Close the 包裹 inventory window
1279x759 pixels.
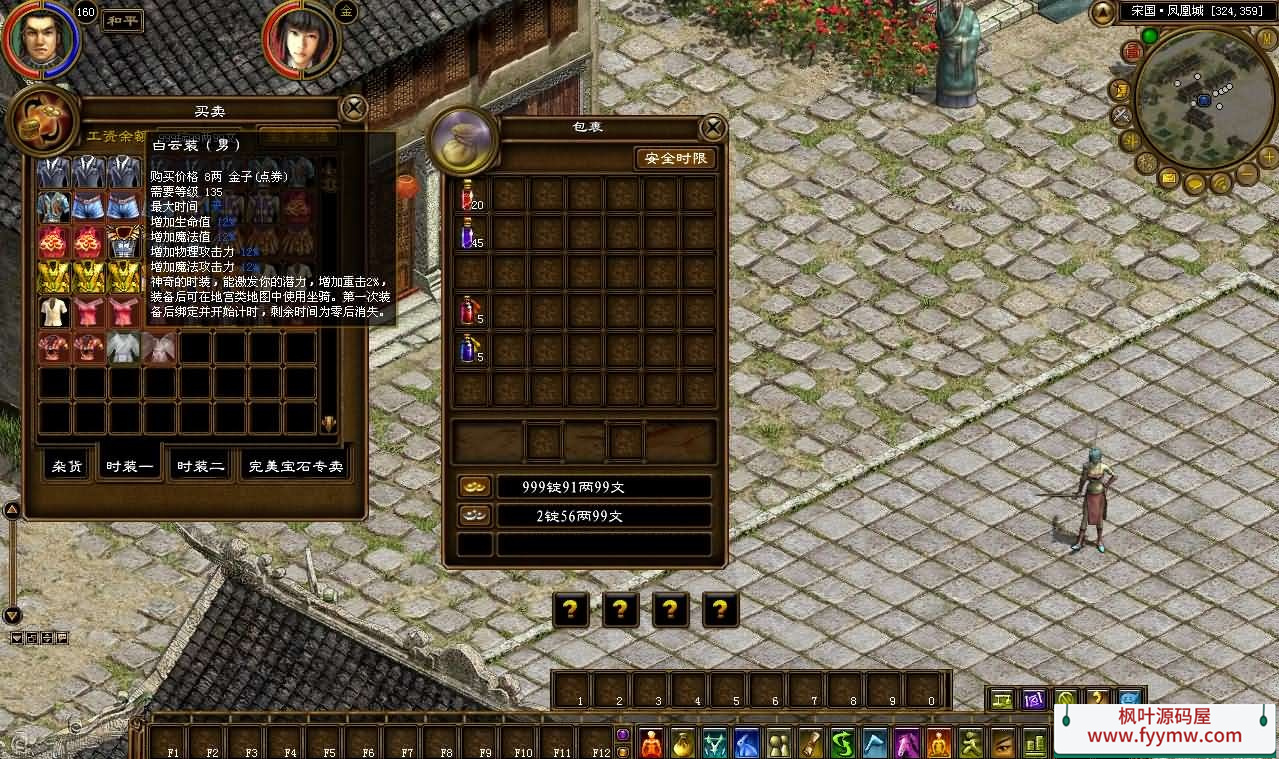(712, 128)
